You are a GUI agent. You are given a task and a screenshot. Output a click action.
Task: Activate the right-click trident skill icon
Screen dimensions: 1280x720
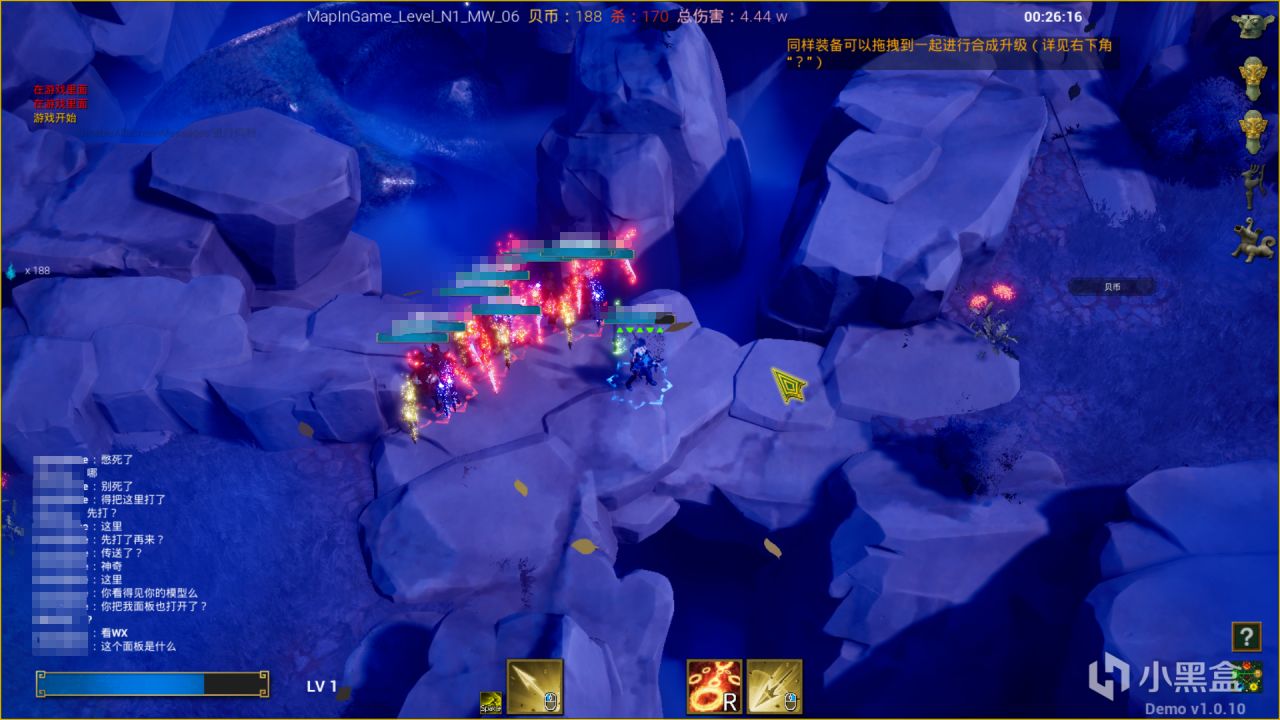point(773,686)
